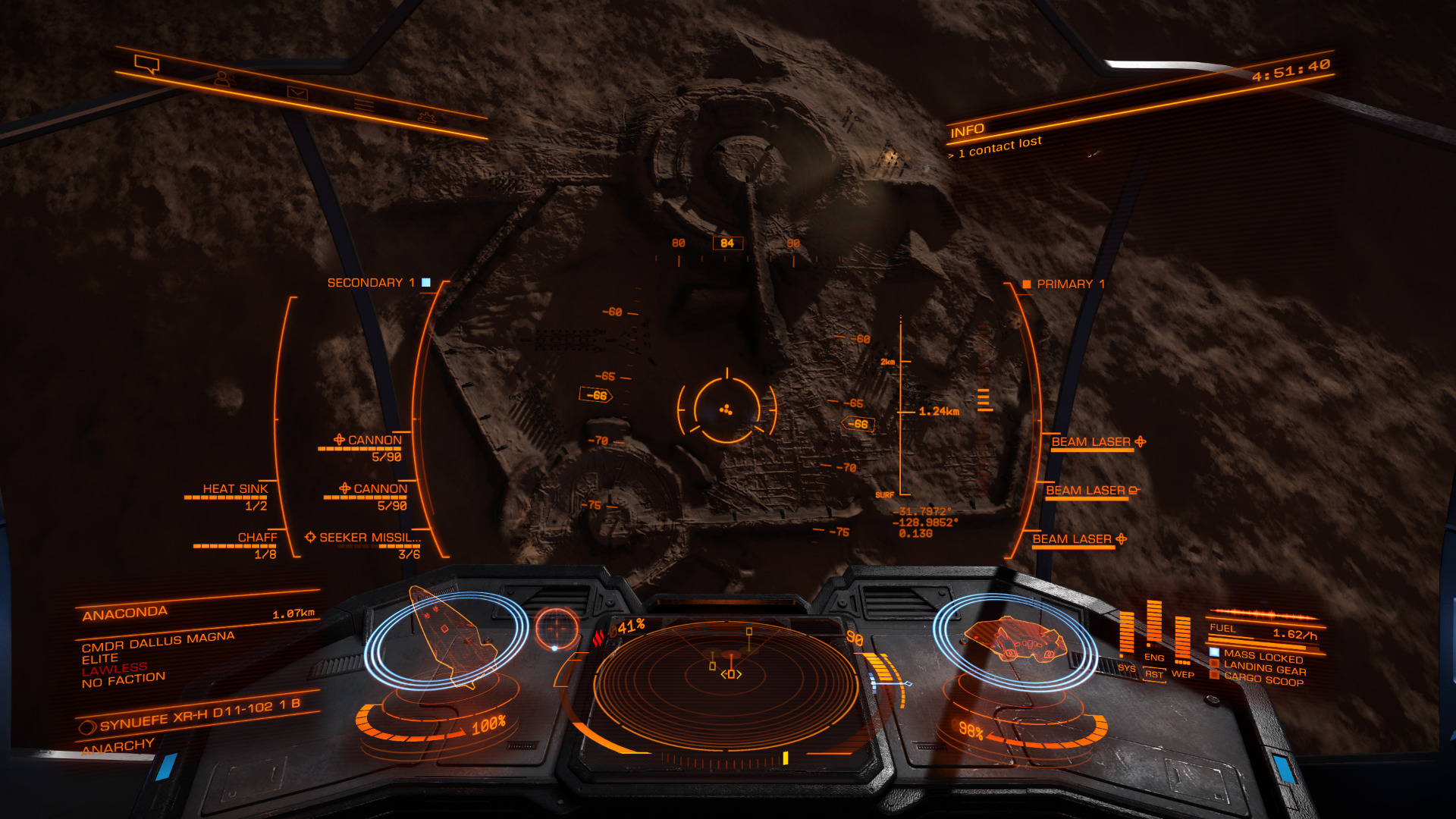Toggle the Cargo Scoop indicator

[1263, 680]
